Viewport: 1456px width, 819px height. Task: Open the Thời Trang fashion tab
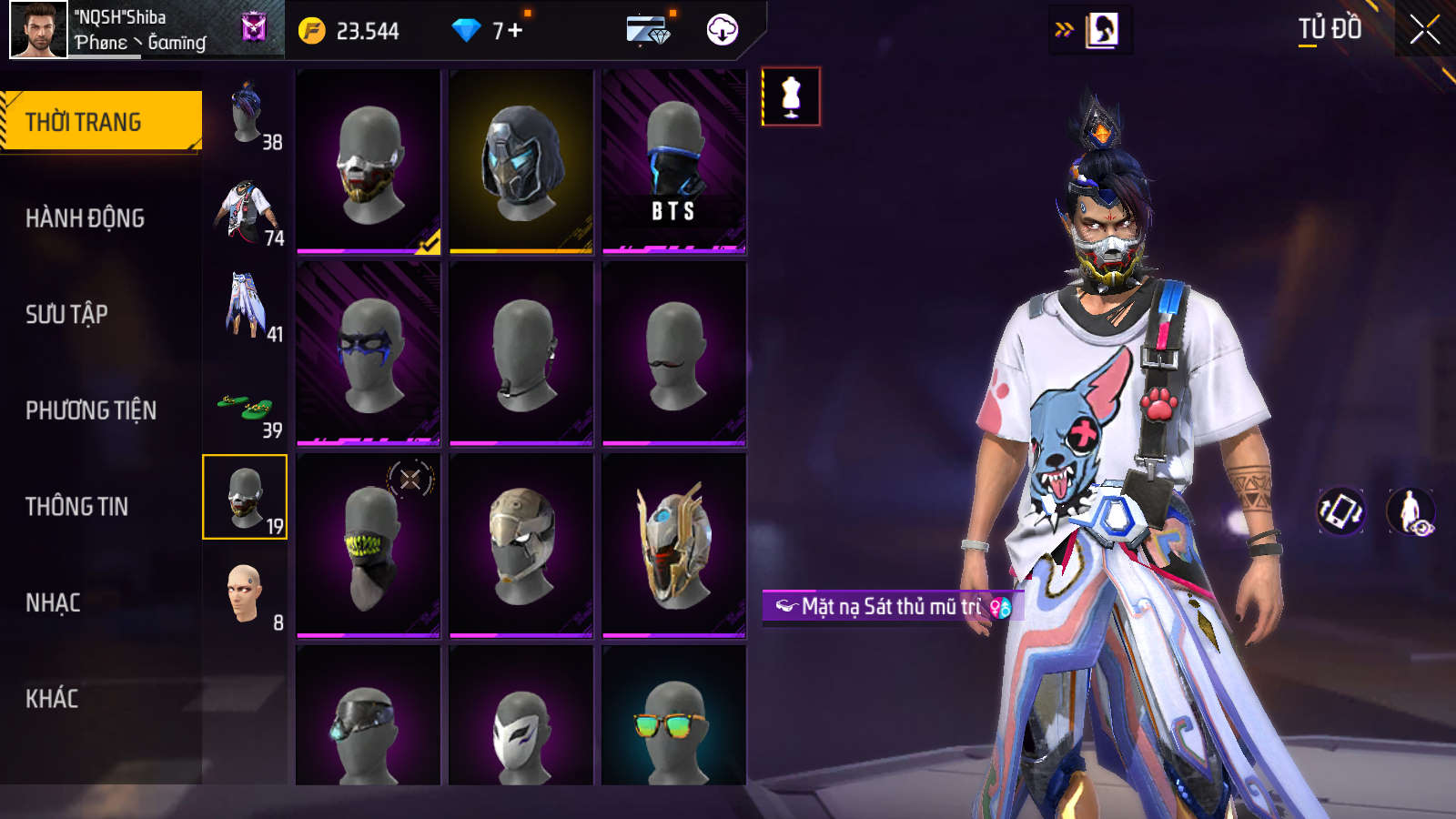pos(100,121)
